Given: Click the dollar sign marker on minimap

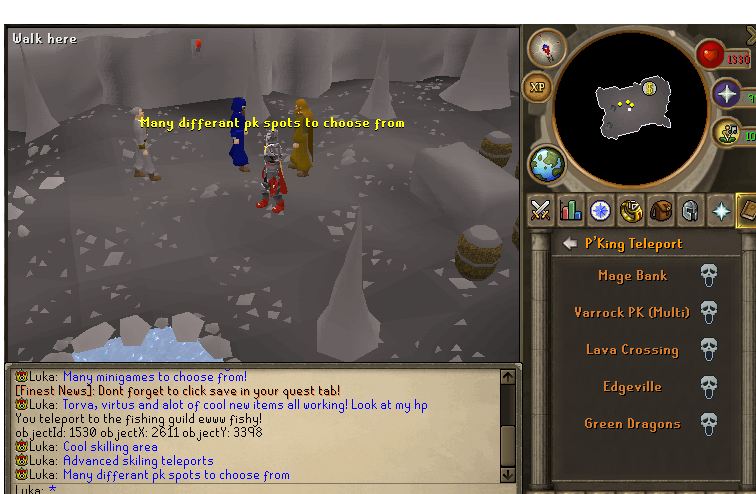Looking at the screenshot, I should [649, 88].
